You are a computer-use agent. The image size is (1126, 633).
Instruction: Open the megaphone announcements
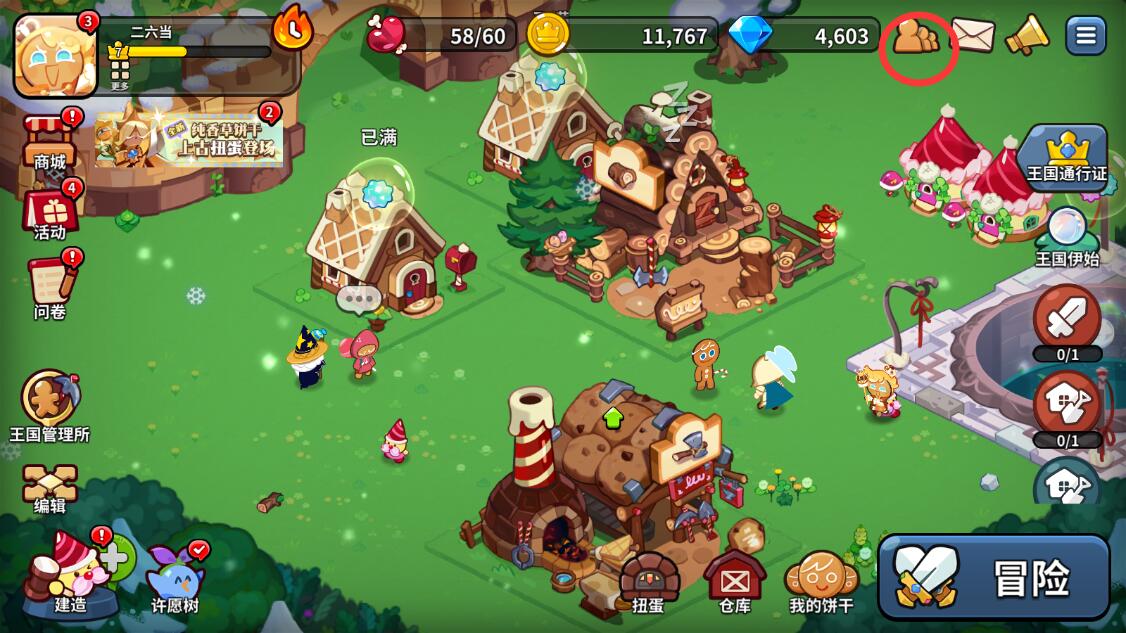(x=1026, y=36)
